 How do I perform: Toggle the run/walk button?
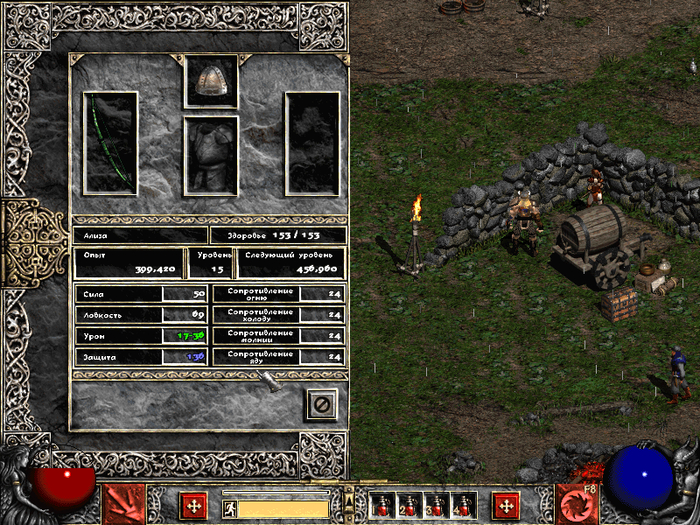(x=230, y=508)
